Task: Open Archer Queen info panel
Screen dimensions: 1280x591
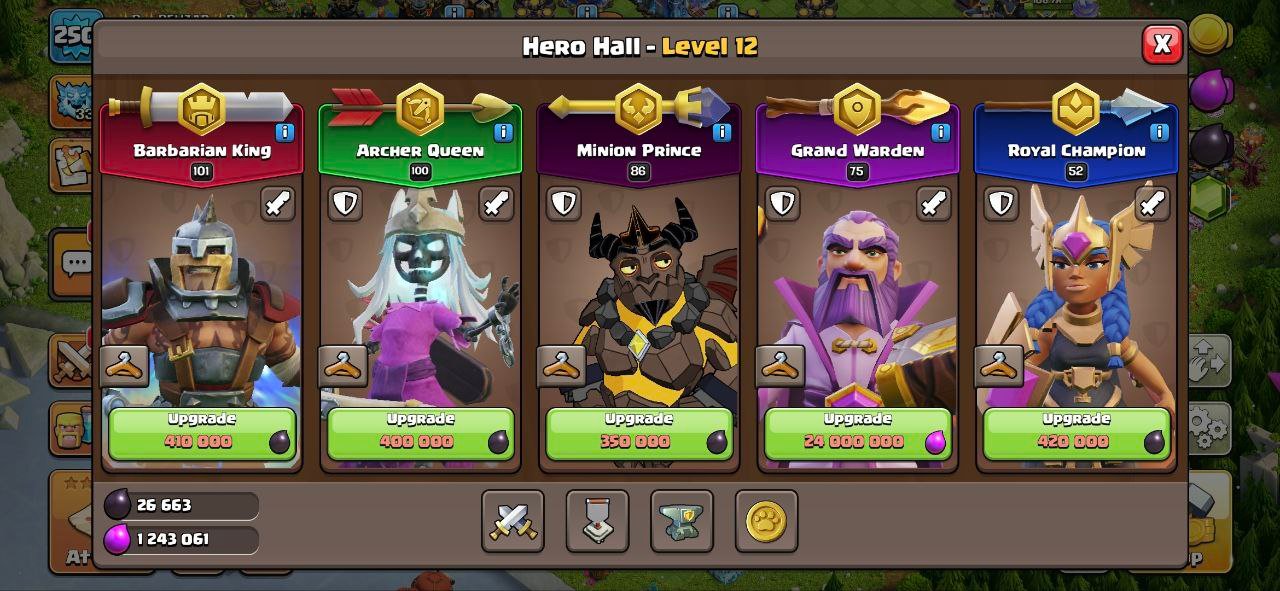Action: (503, 132)
